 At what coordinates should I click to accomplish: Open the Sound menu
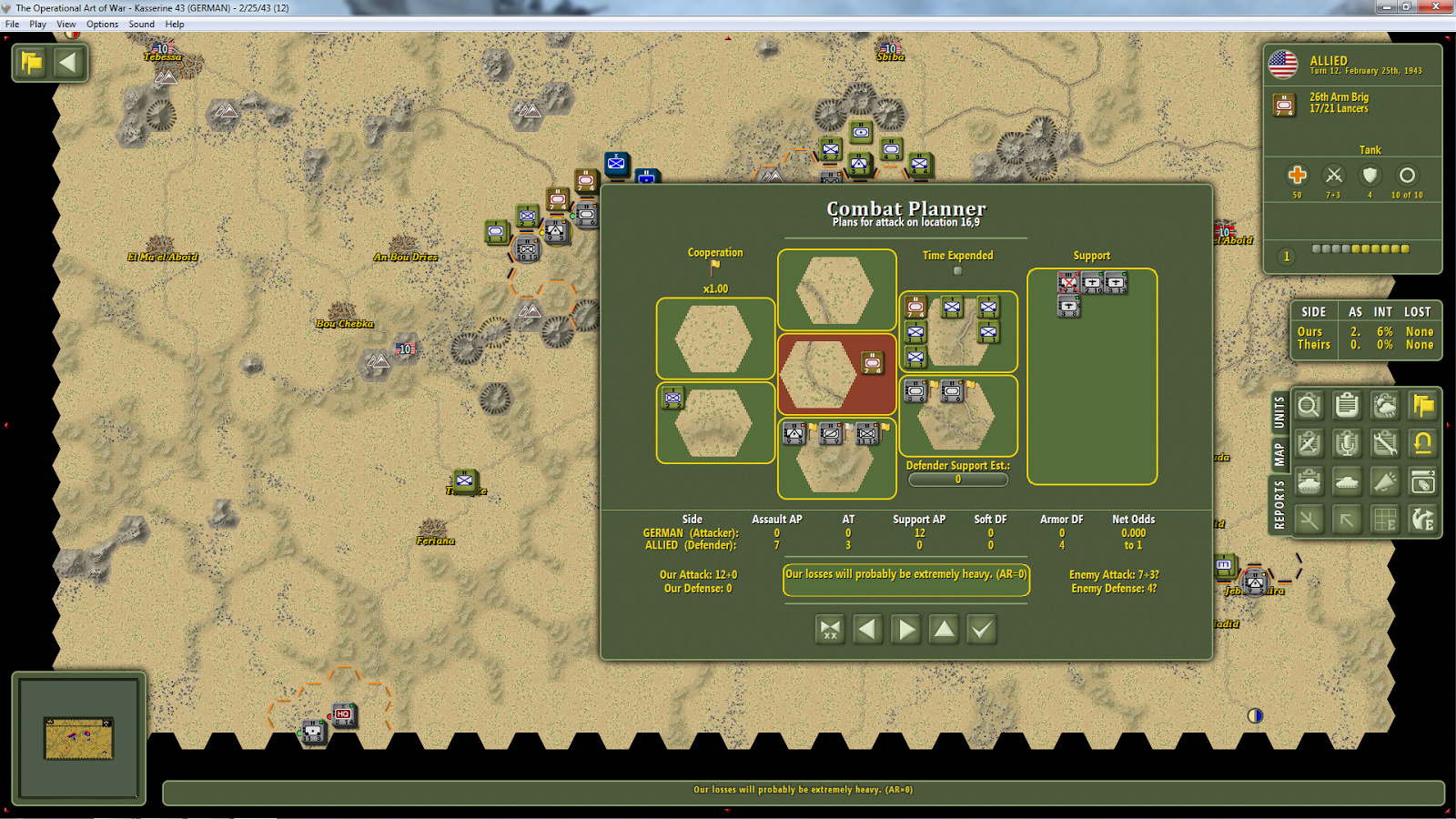pos(141,24)
